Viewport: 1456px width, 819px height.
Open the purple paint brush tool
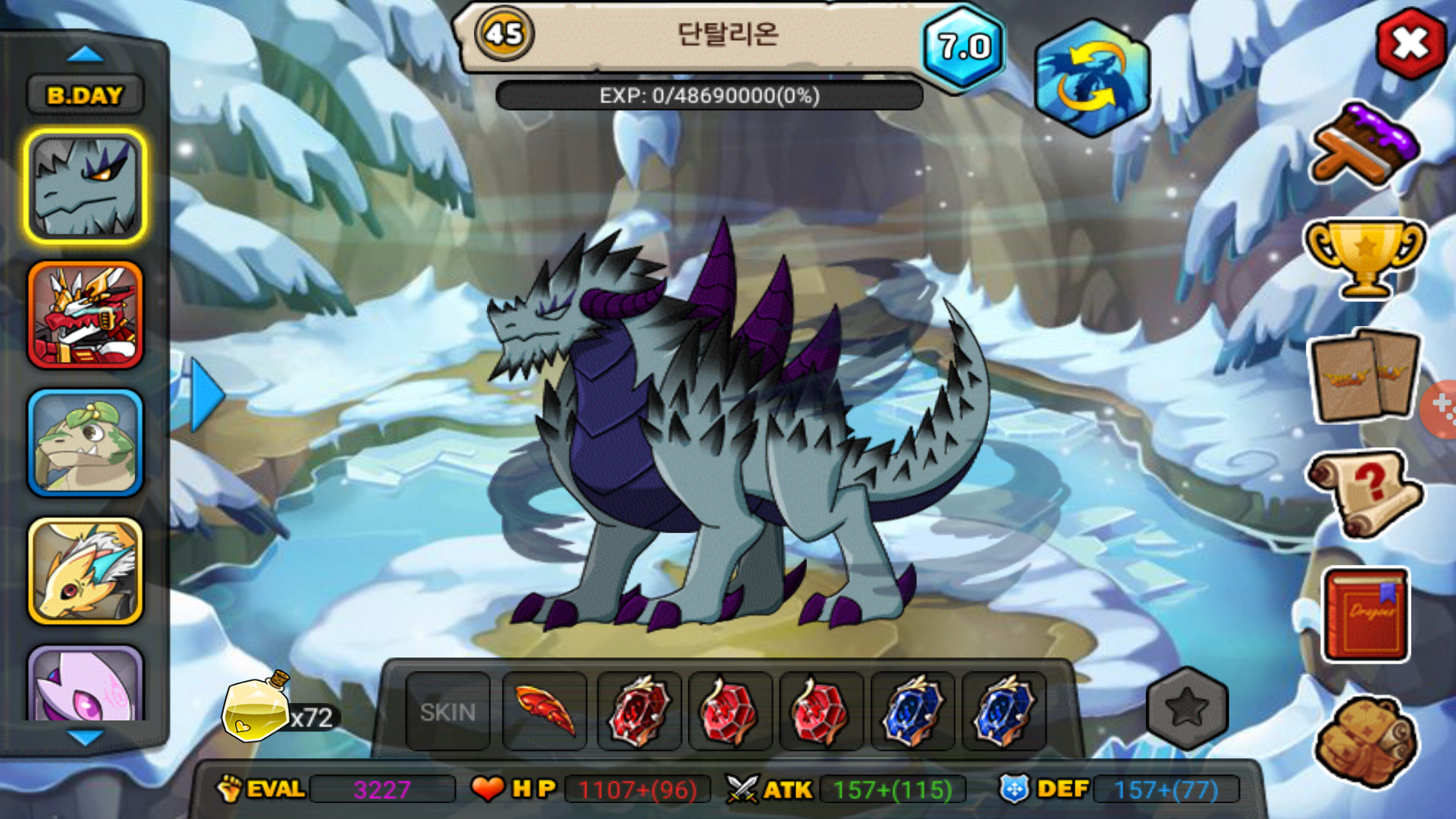(1364, 144)
